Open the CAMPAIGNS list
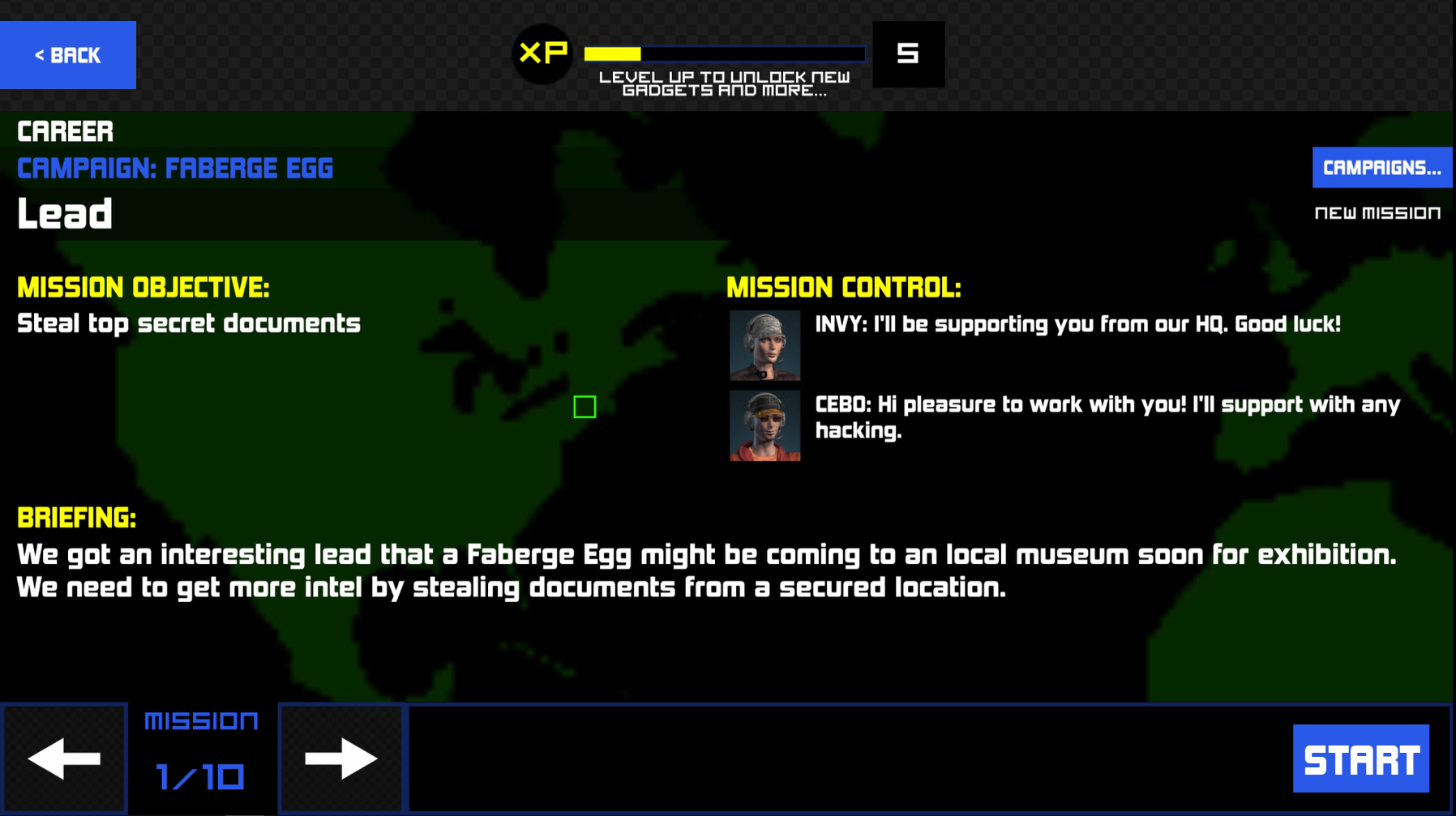 (x=1381, y=167)
